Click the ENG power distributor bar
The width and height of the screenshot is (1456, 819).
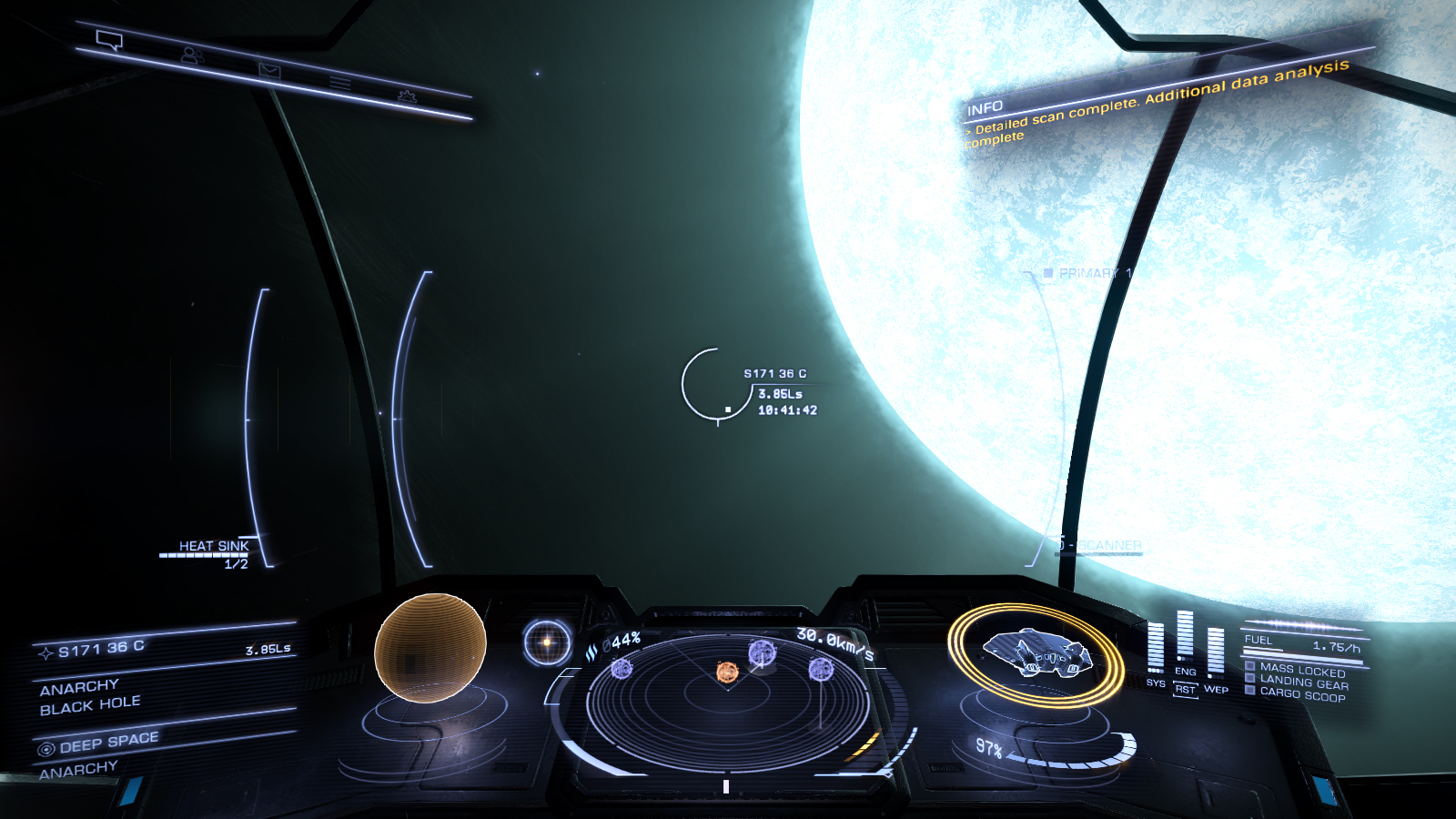pyautogui.click(x=1185, y=636)
